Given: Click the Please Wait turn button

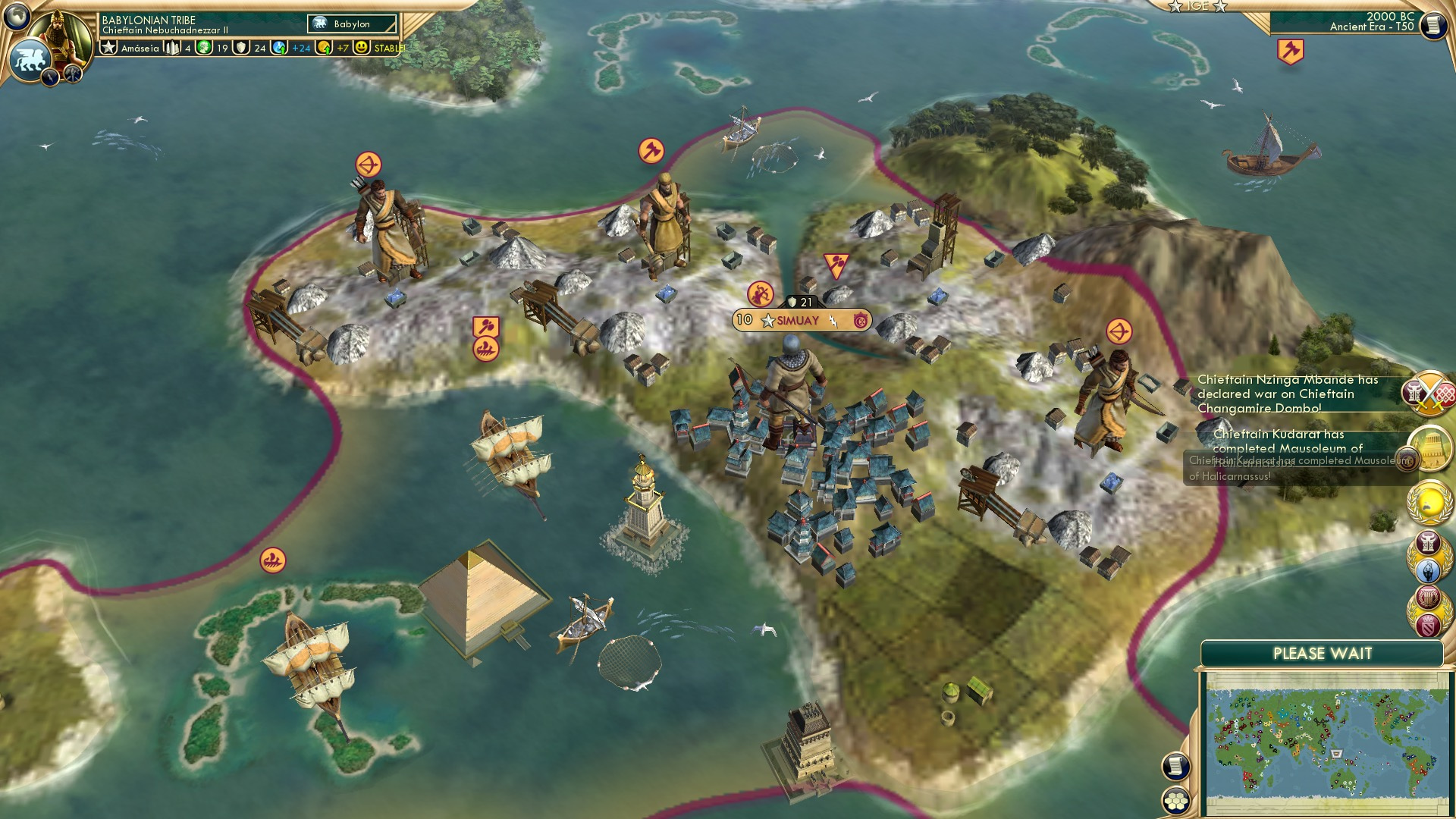Looking at the screenshot, I should (1322, 654).
